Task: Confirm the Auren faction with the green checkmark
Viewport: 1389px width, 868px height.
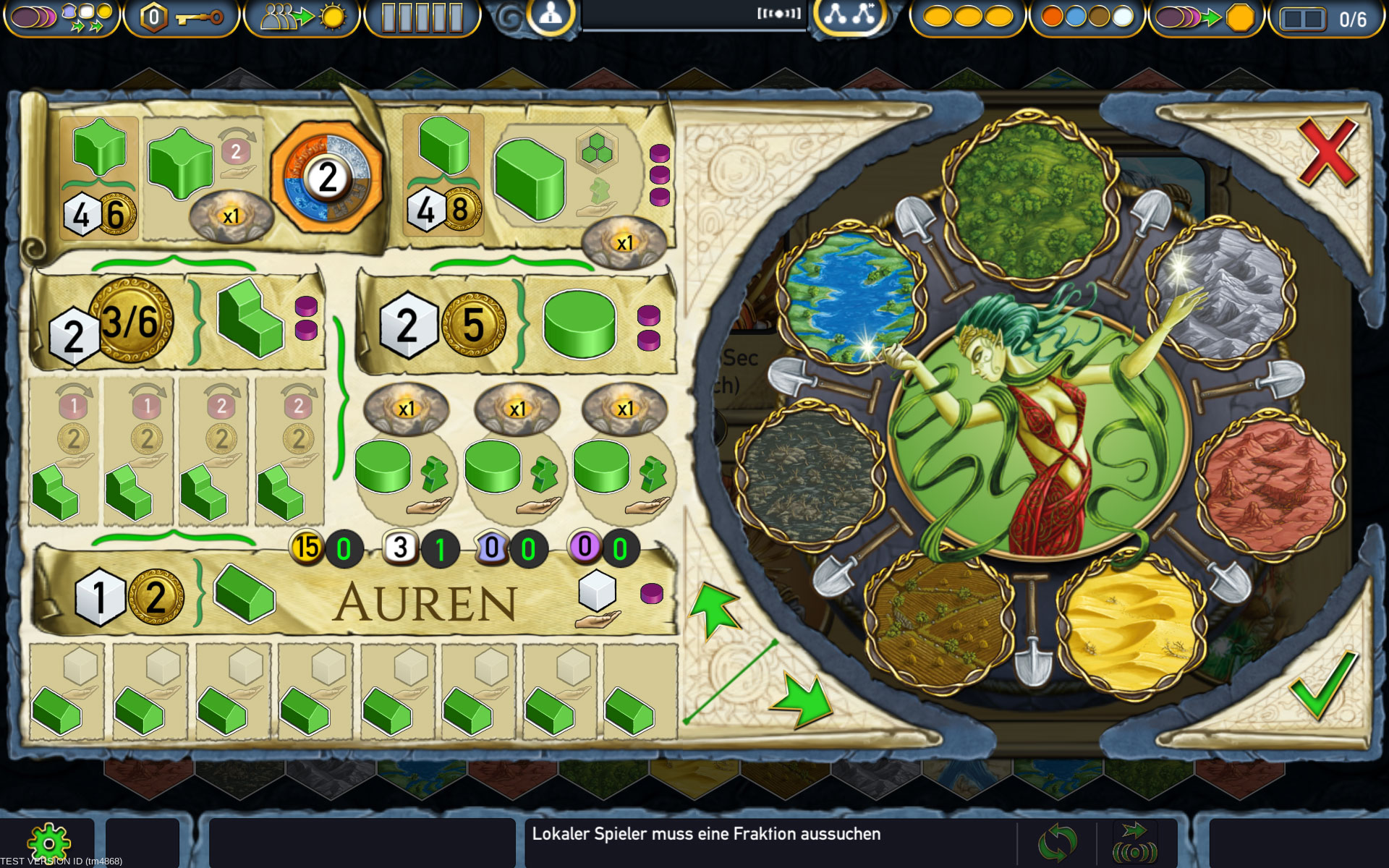Action: tap(1324, 684)
